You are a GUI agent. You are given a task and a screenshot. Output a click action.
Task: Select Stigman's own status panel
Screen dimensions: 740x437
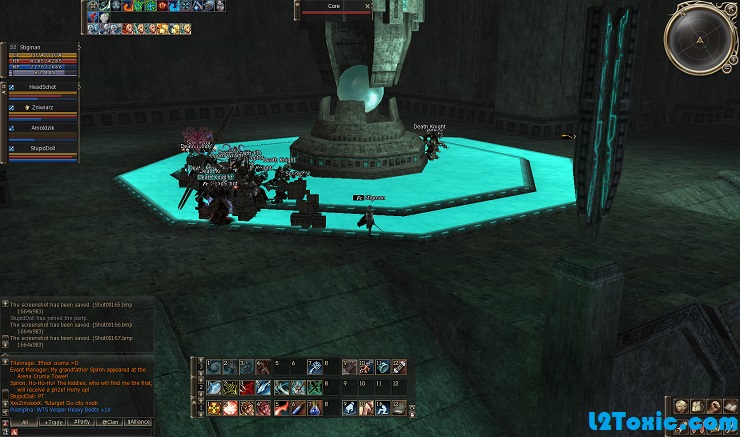coord(43,60)
